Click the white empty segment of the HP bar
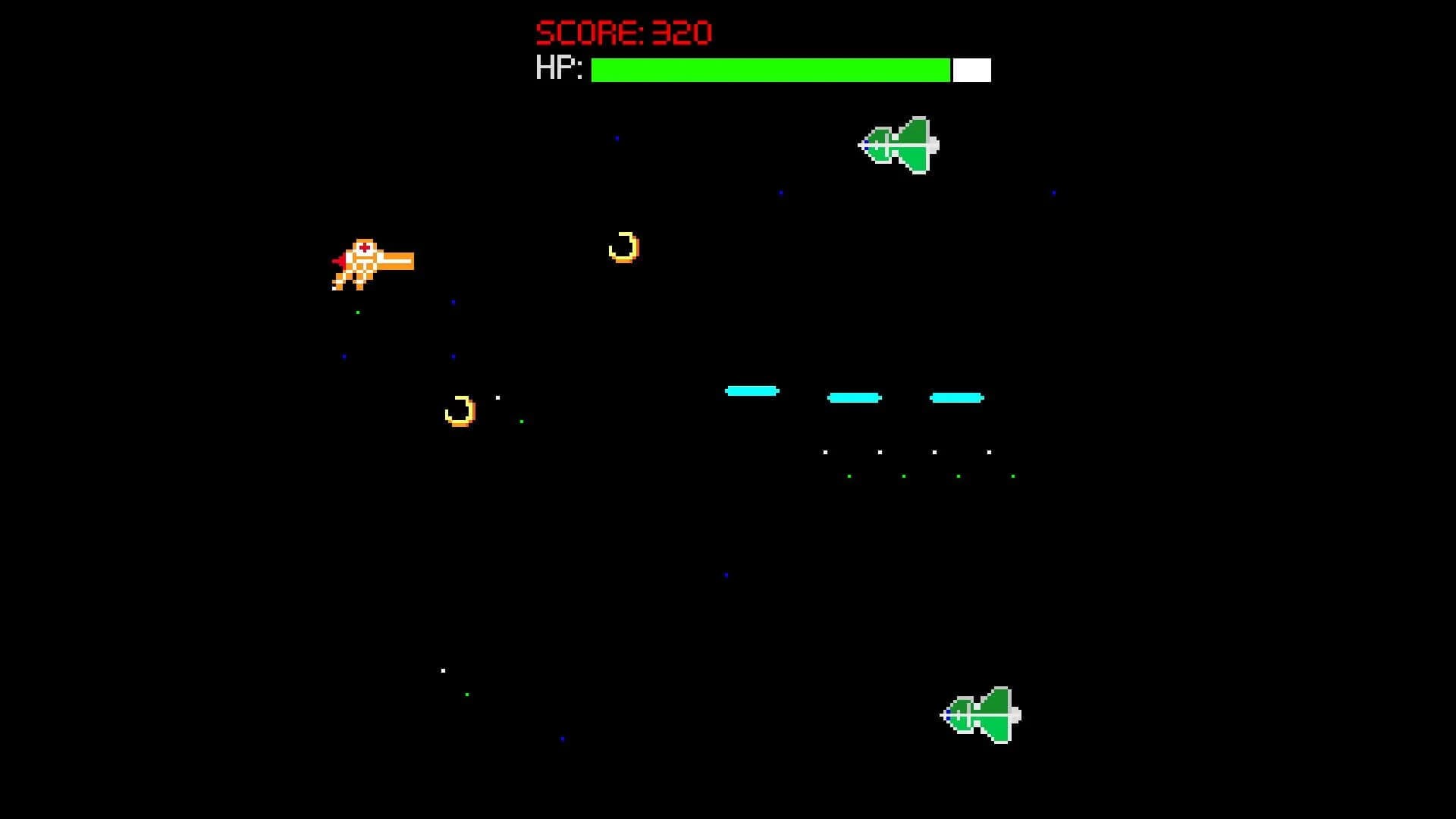Screen dimensions: 1456x819 pyautogui.click(x=971, y=70)
